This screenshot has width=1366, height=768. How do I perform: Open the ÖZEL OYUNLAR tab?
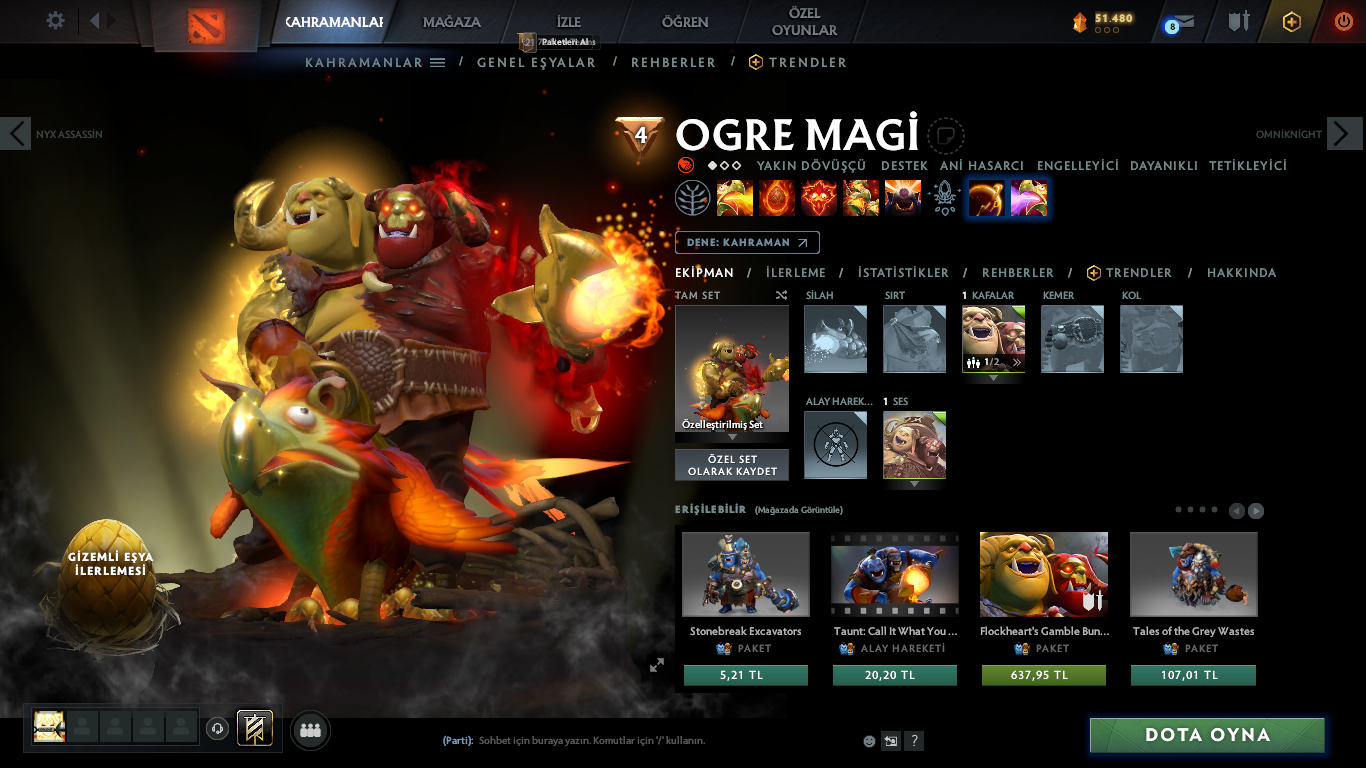click(804, 22)
